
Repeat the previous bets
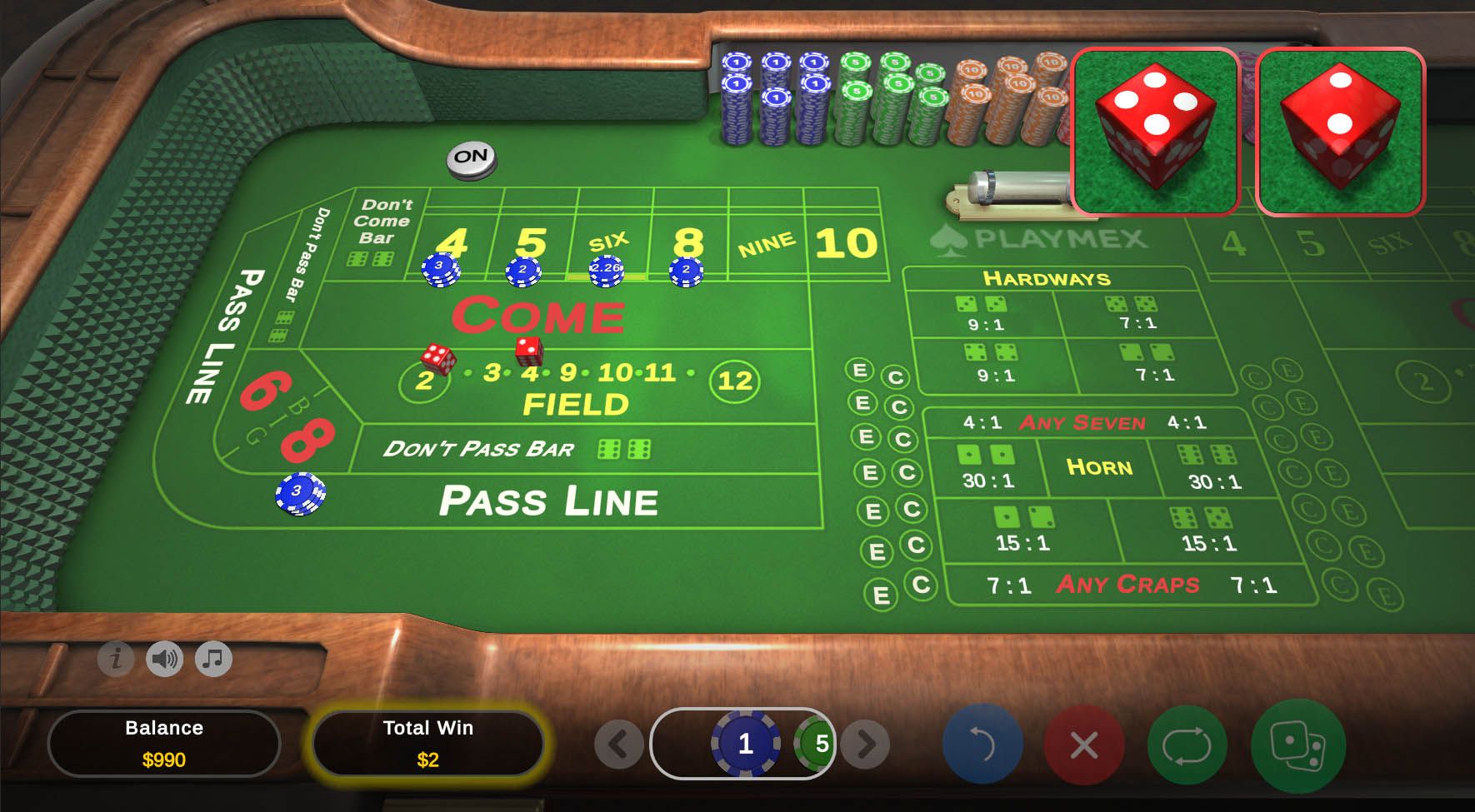point(1187,744)
